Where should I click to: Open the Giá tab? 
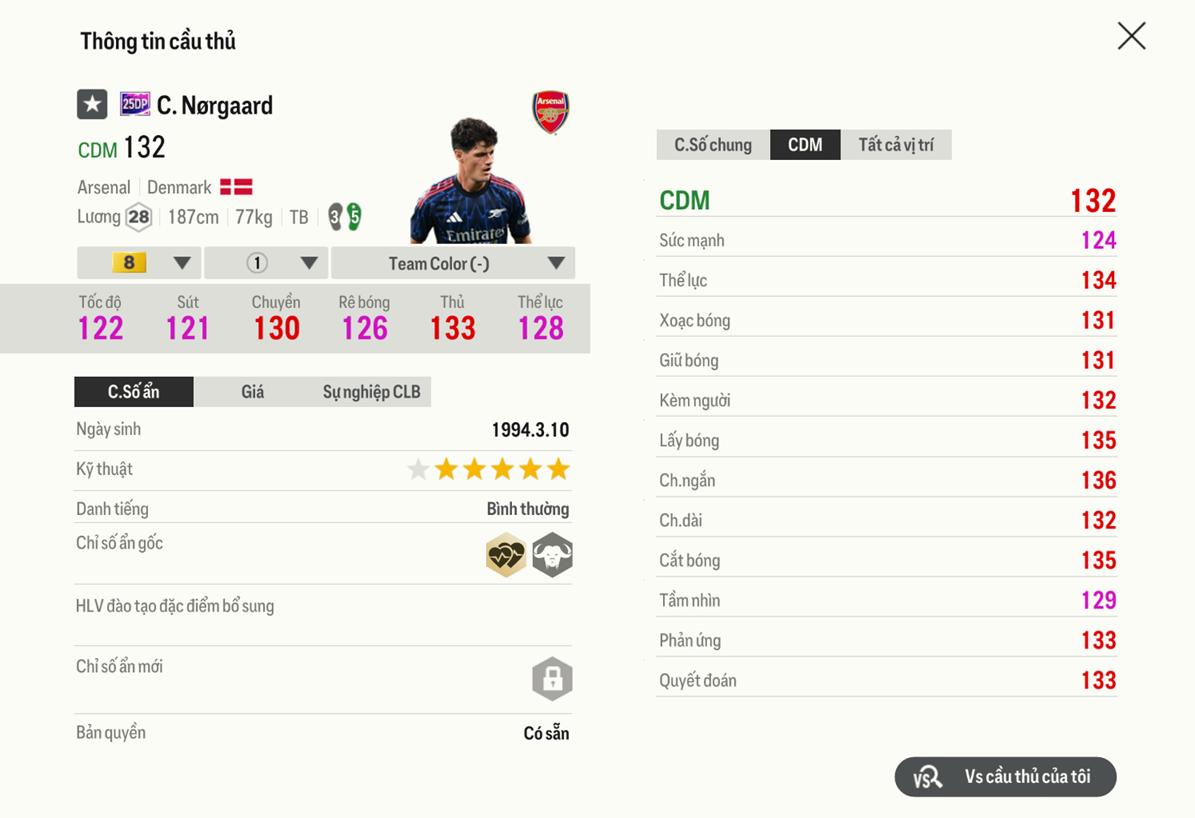pyautogui.click(x=252, y=392)
